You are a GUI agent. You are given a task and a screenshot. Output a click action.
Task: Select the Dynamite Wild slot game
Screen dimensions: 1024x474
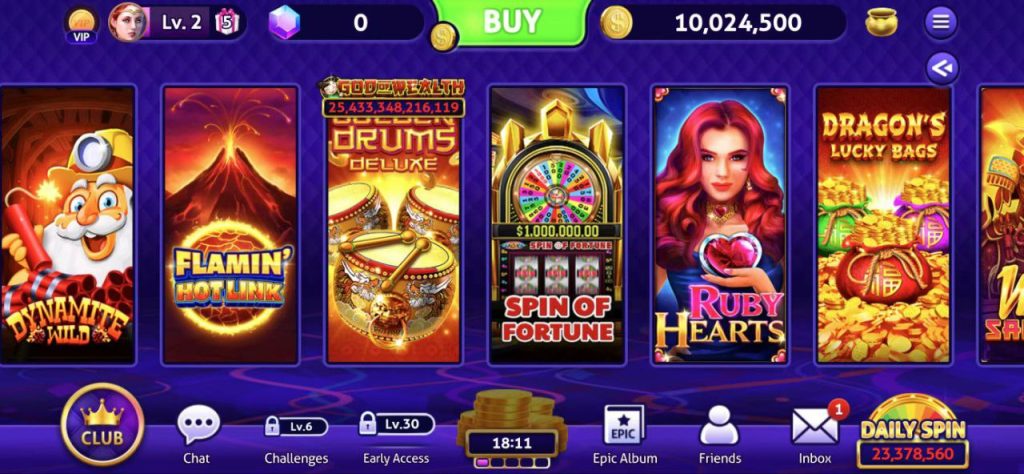coord(67,224)
